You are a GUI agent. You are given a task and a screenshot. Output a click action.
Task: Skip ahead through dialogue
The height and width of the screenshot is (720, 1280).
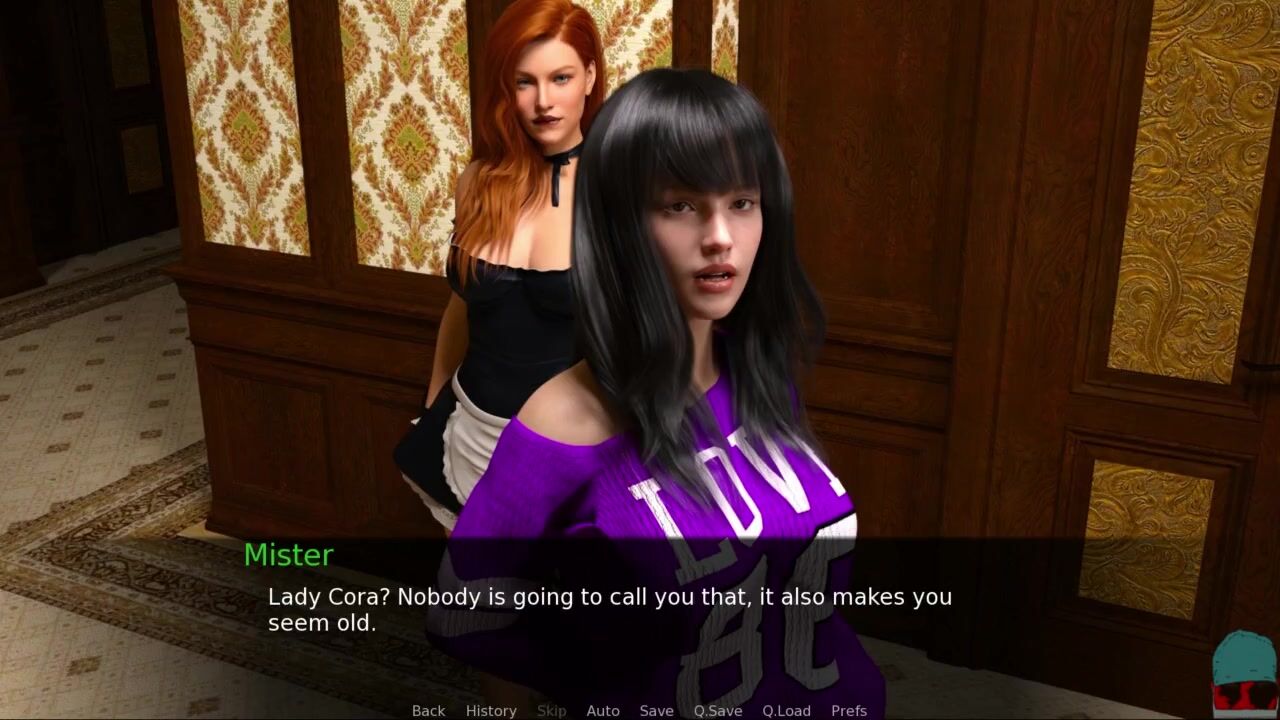pos(551,711)
